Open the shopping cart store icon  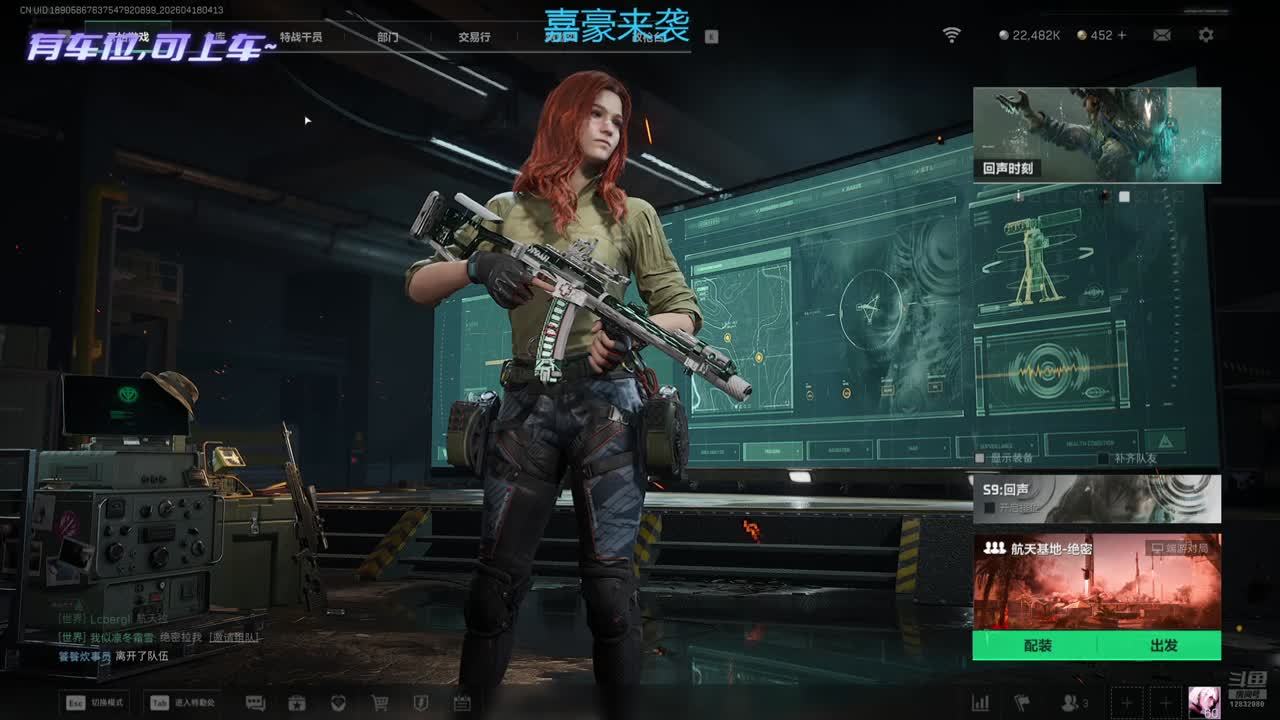[x=380, y=703]
